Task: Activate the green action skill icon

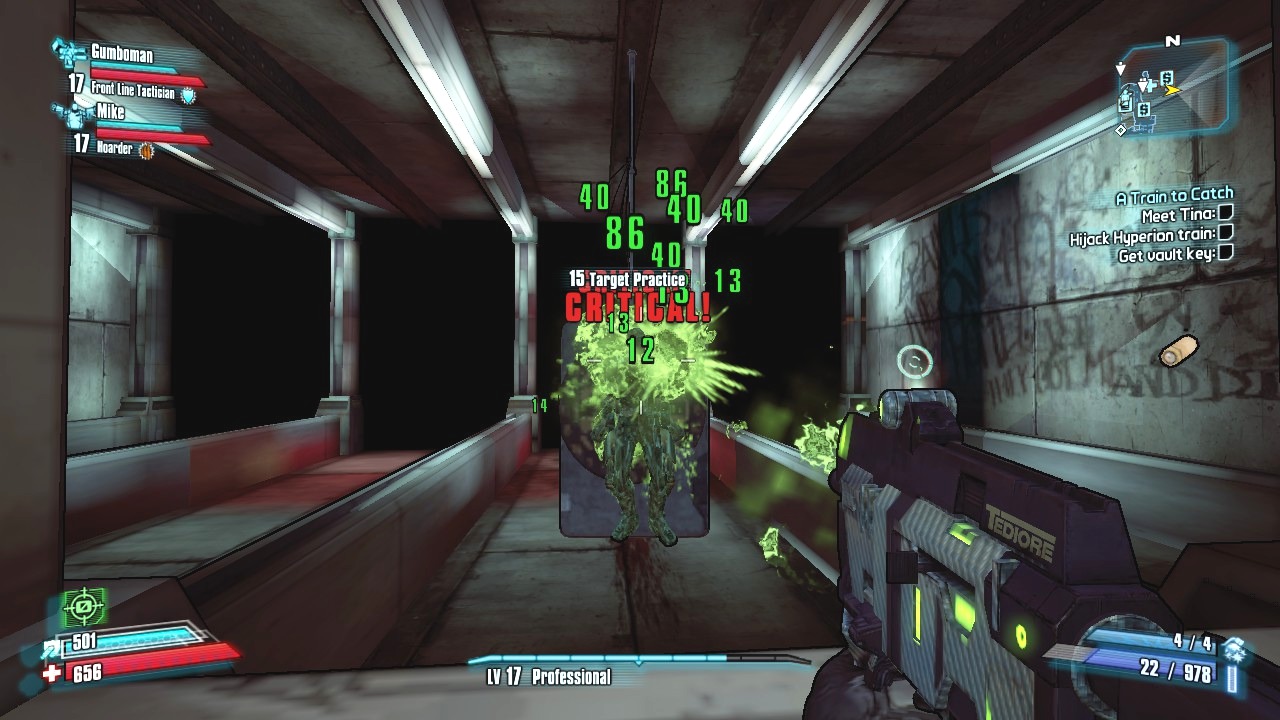Action: coord(84,607)
